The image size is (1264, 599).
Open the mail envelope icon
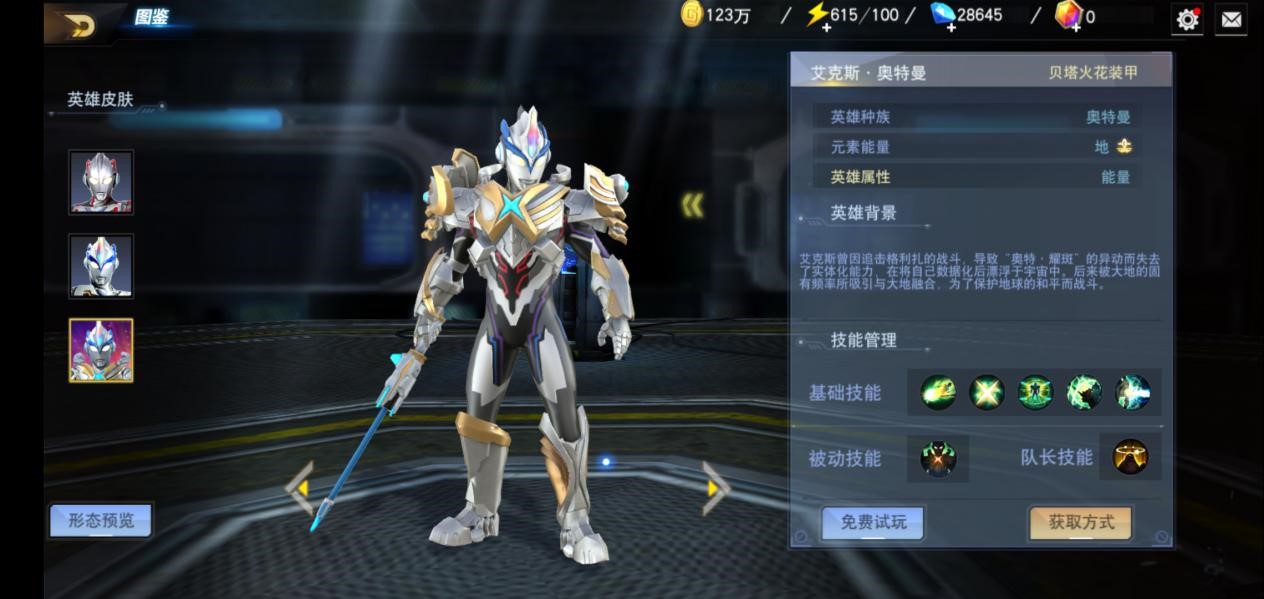click(1230, 19)
